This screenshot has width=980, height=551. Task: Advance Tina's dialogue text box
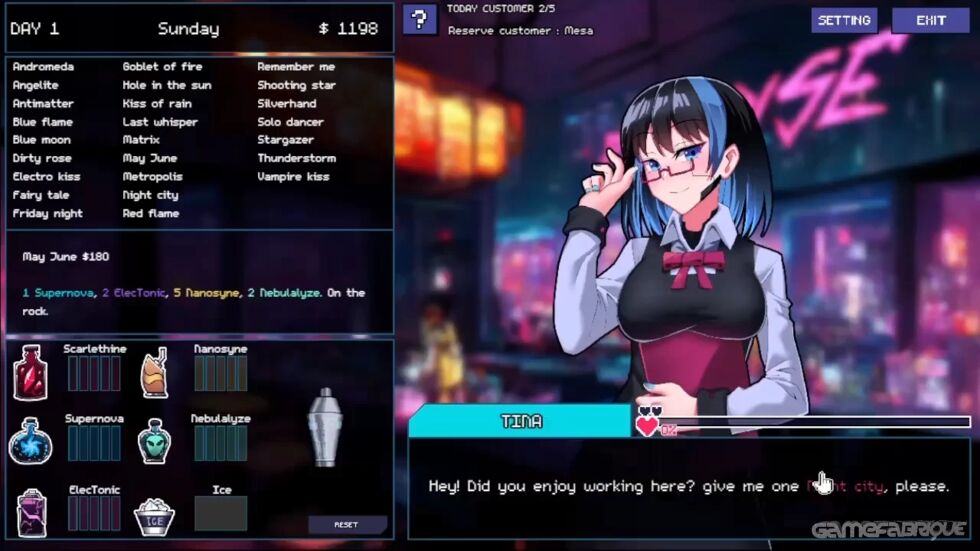point(690,487)
